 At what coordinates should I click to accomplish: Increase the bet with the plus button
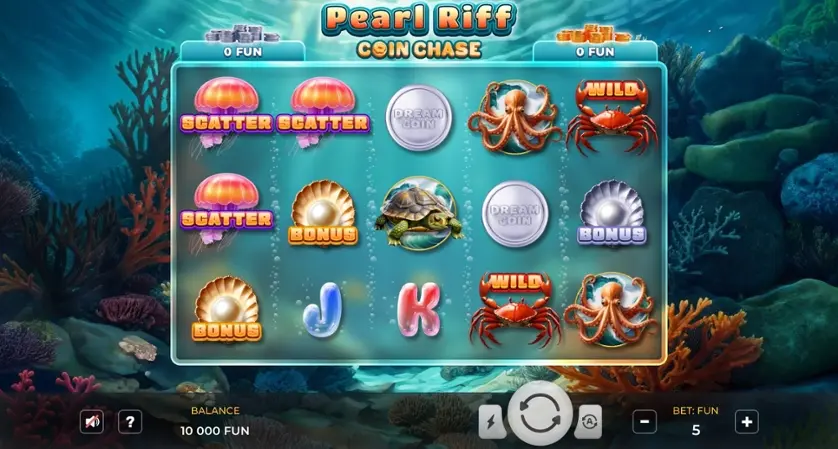[x=746, y=421]
